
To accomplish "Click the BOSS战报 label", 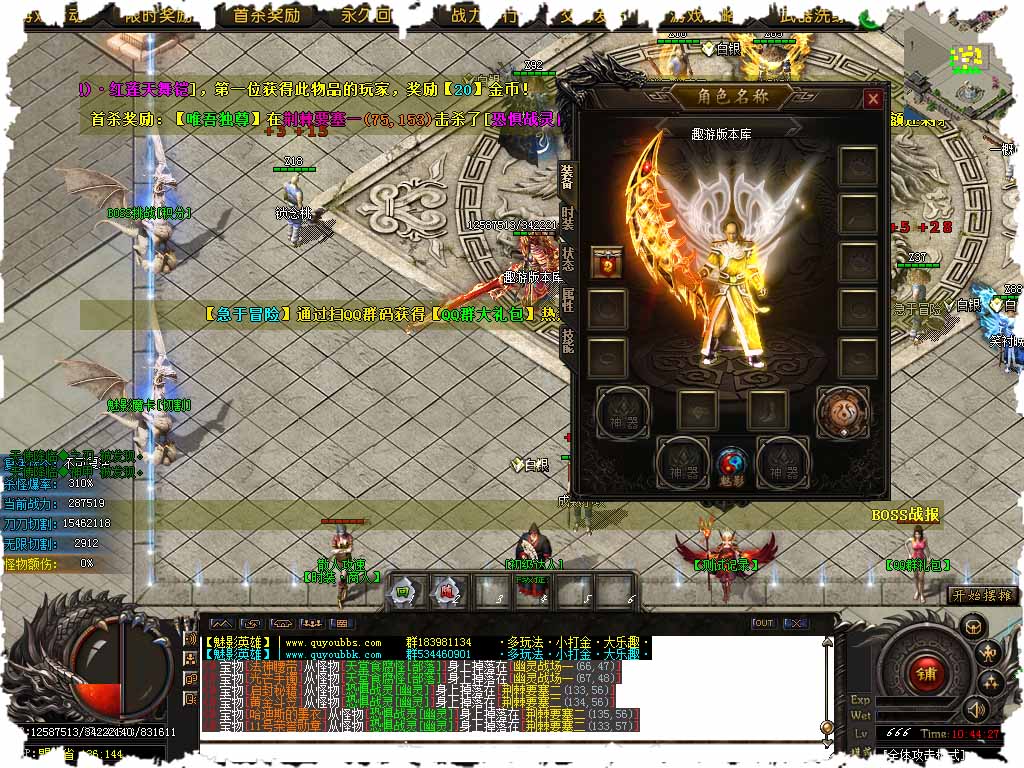I will (x=905, y=515).
